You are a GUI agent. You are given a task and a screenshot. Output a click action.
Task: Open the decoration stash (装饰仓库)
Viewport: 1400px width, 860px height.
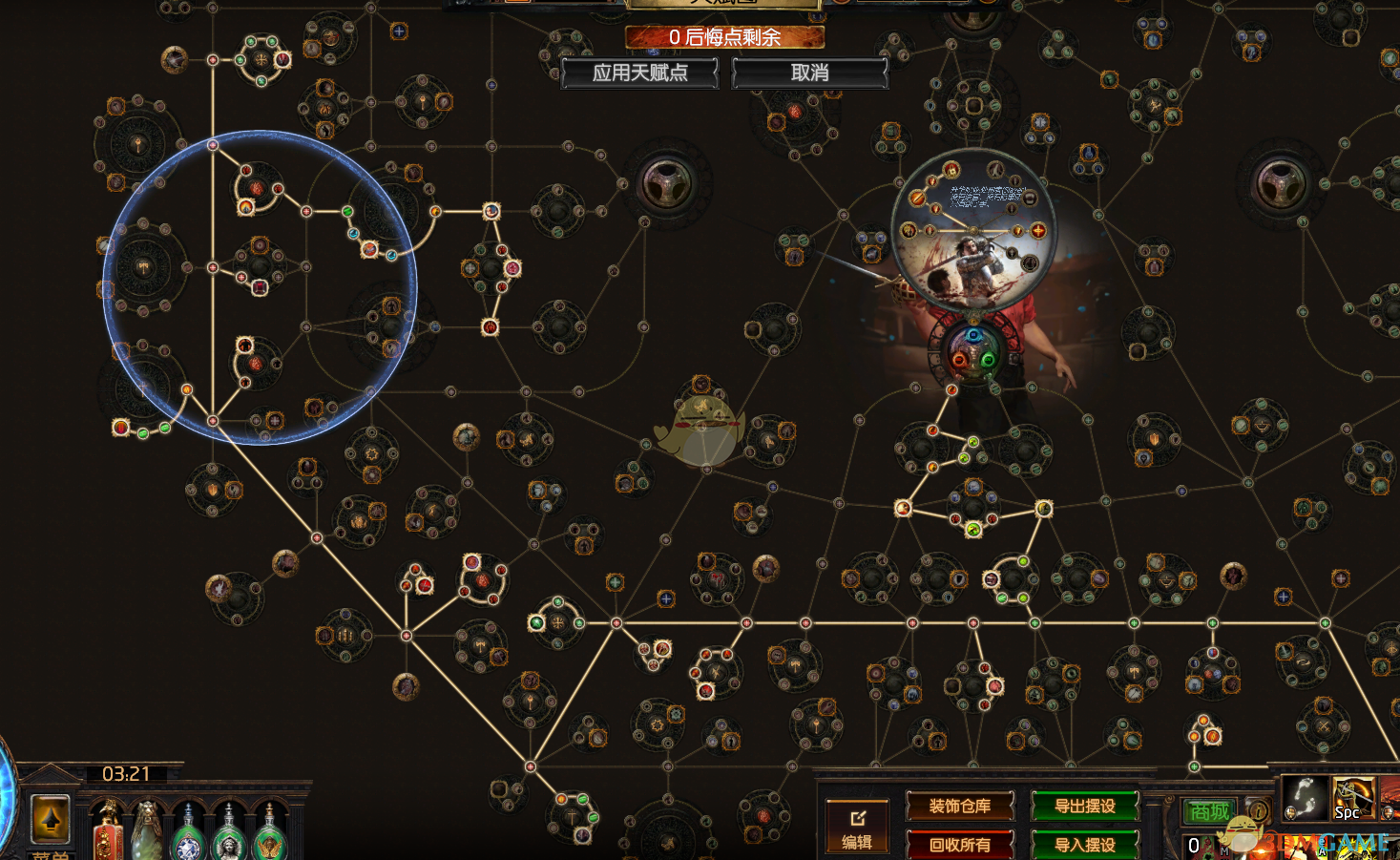point(959,807)
